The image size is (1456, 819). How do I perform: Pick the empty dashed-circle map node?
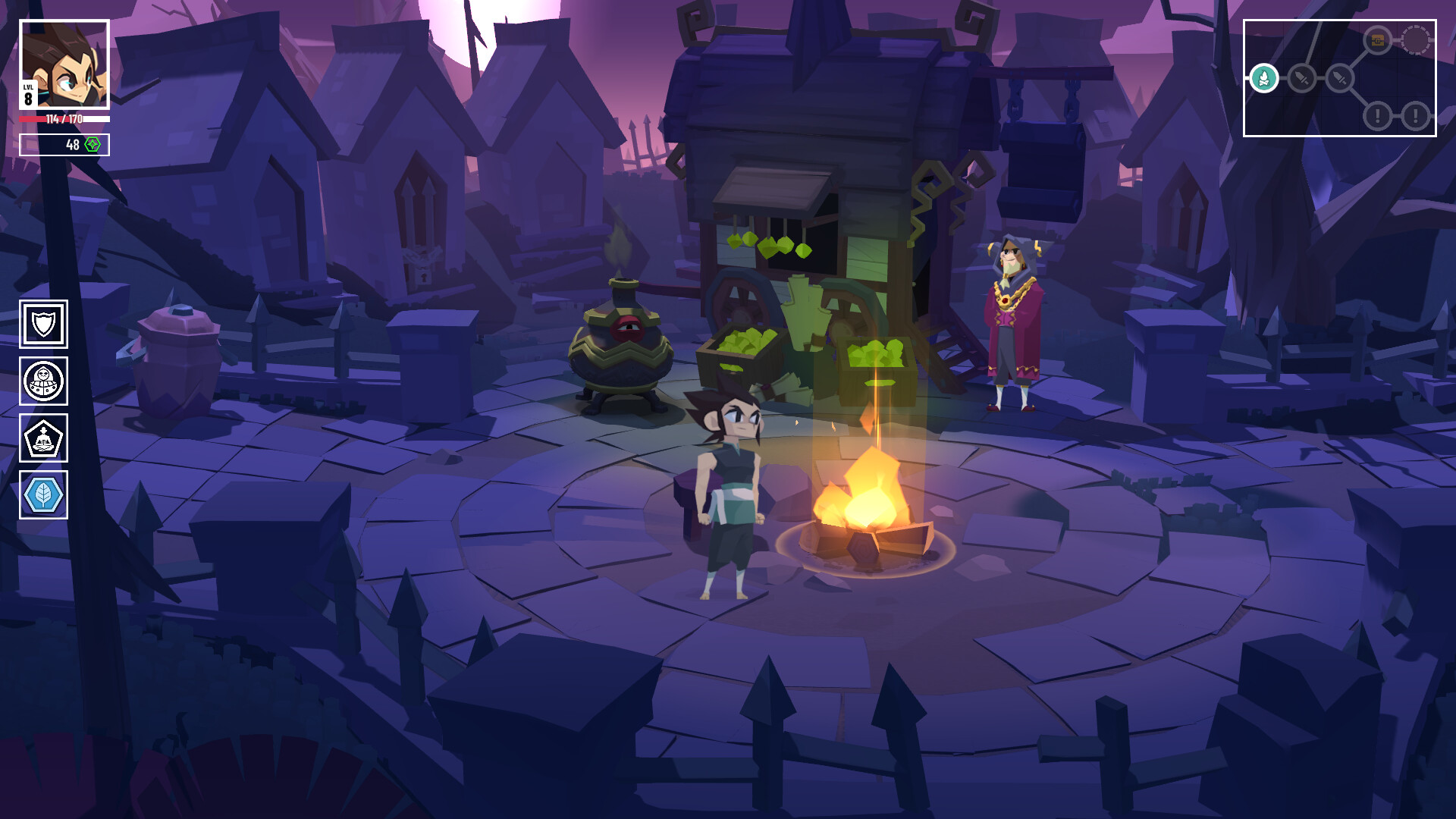[x=1415, y=40]
